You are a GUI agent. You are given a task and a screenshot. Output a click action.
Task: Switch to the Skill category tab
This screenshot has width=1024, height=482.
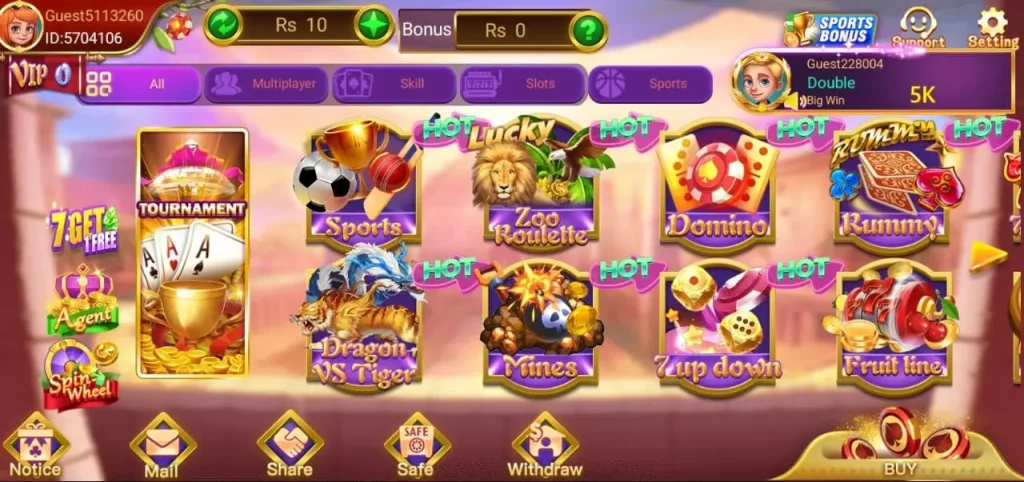395,84
